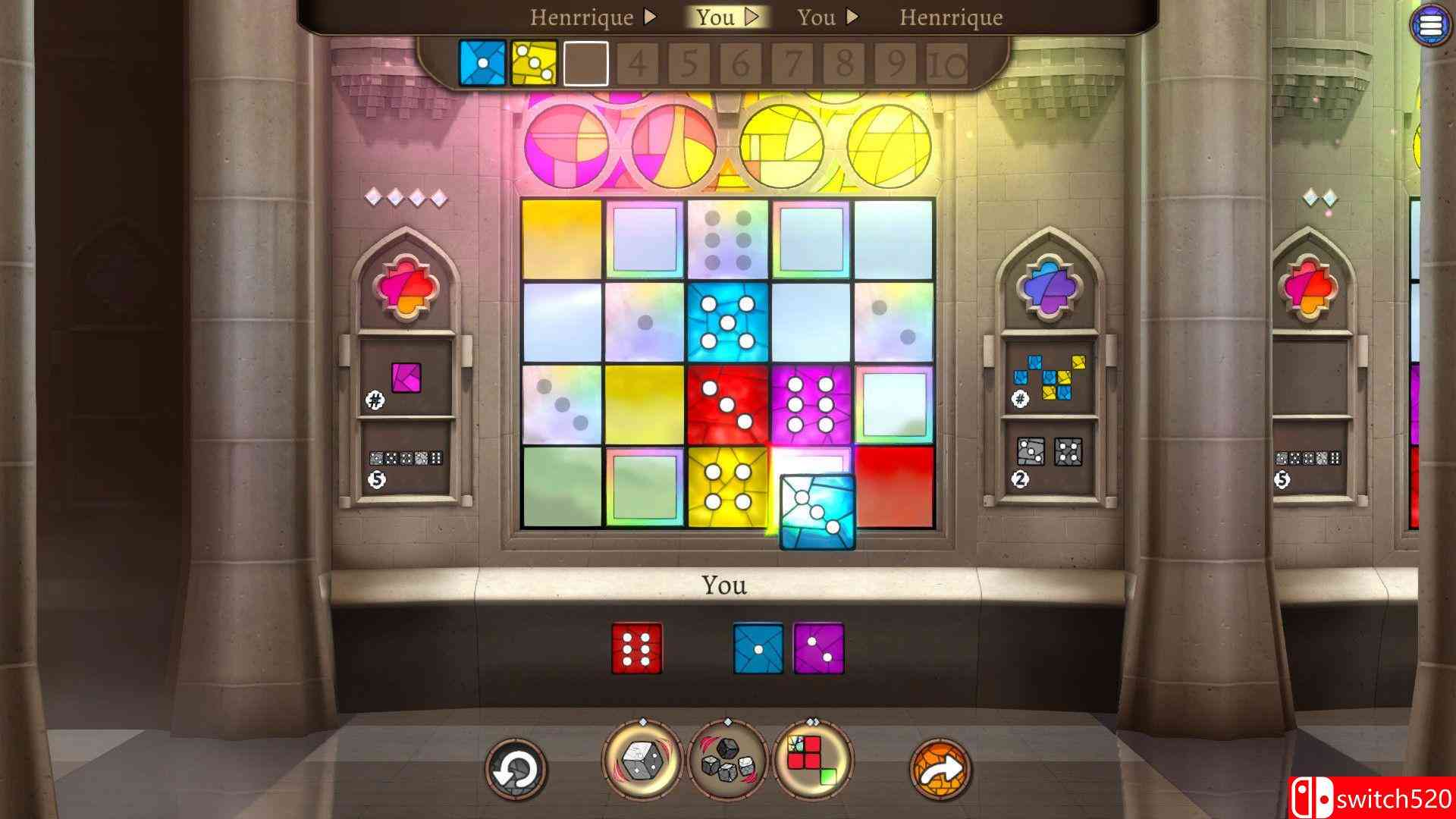Select the yellow die on round tracker slot two
Image resolution: width=1456 pixels, height=819 pixels.
coord(533,64)
